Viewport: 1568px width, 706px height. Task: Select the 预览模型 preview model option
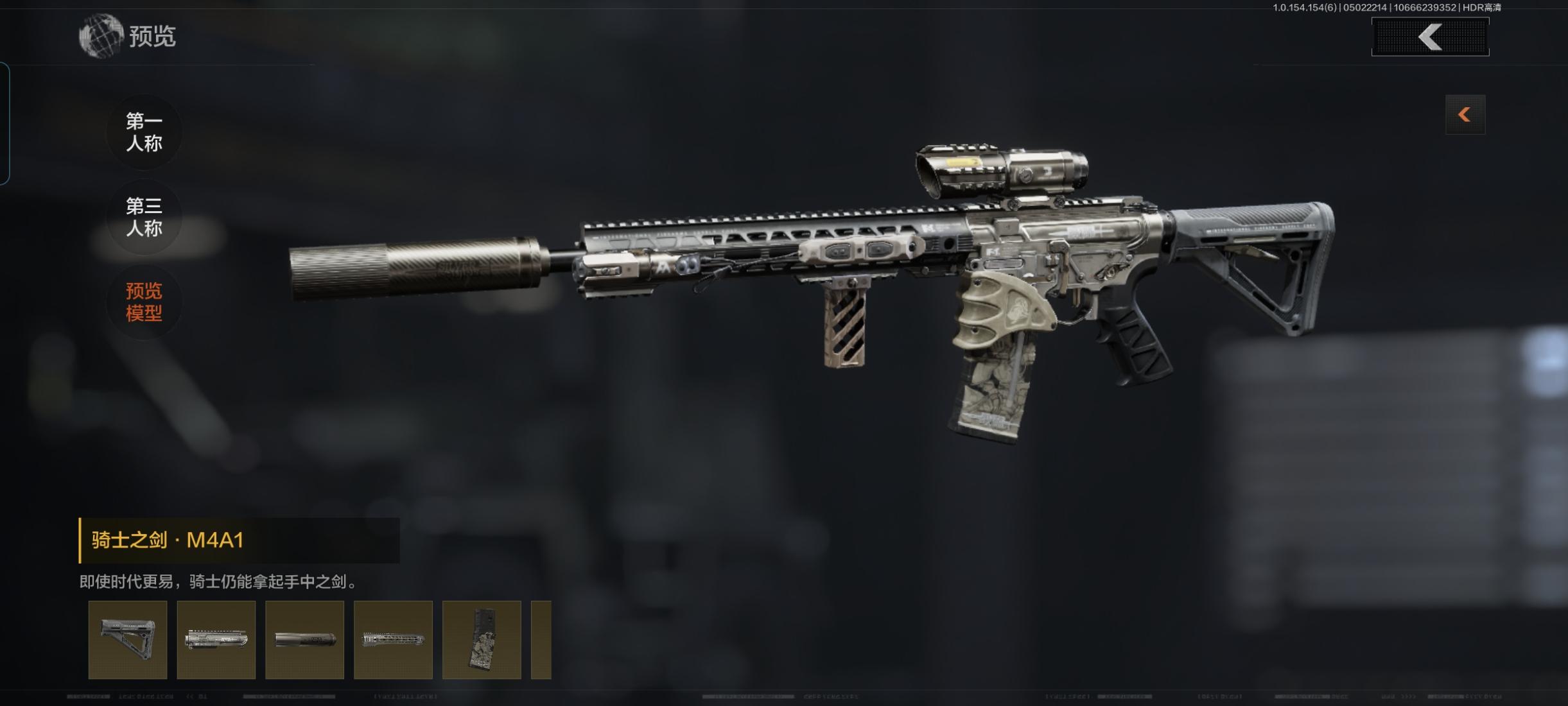pos(144,302)
